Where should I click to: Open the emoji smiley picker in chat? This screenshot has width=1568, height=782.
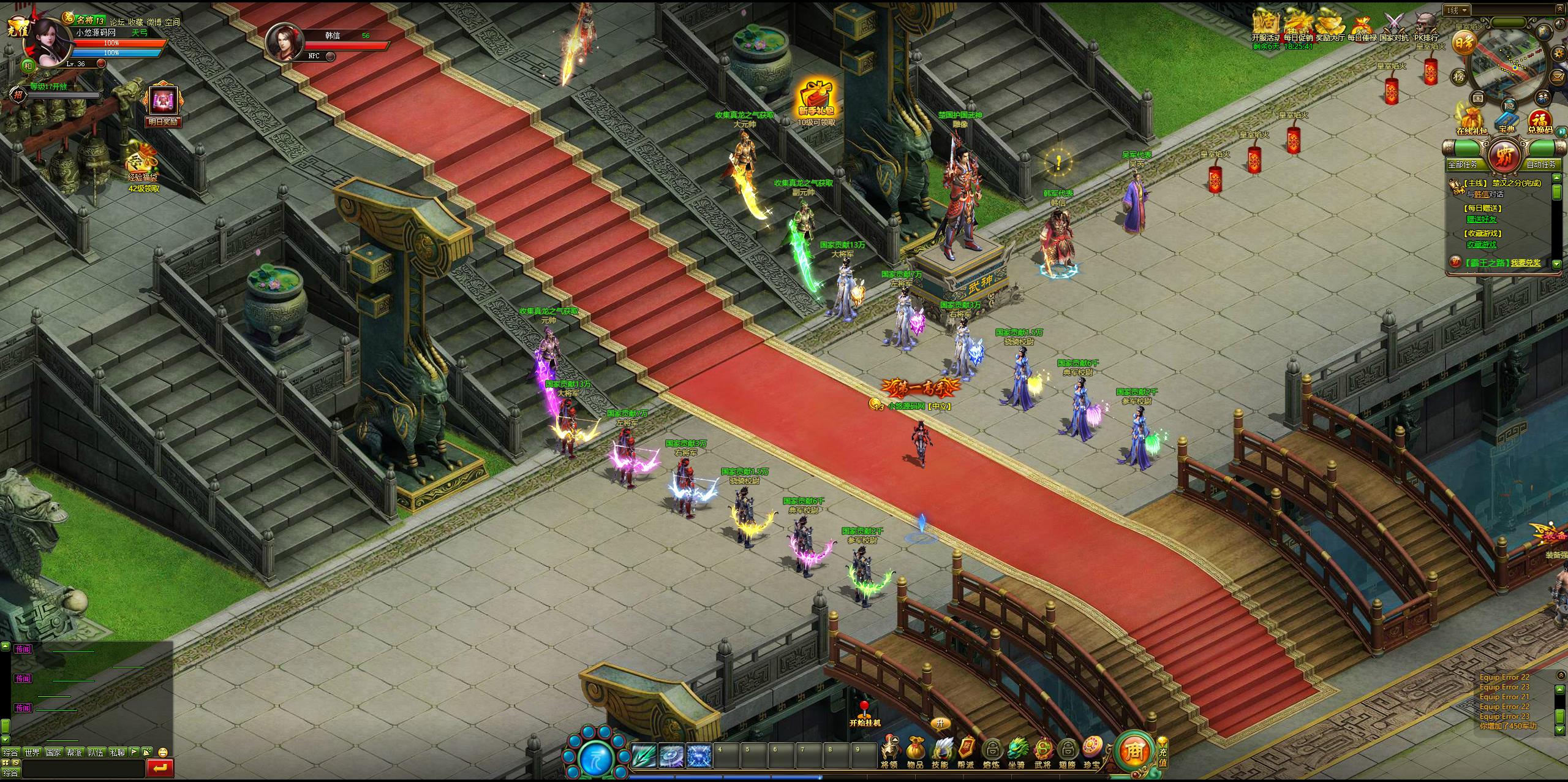click(x=163, y=752)
